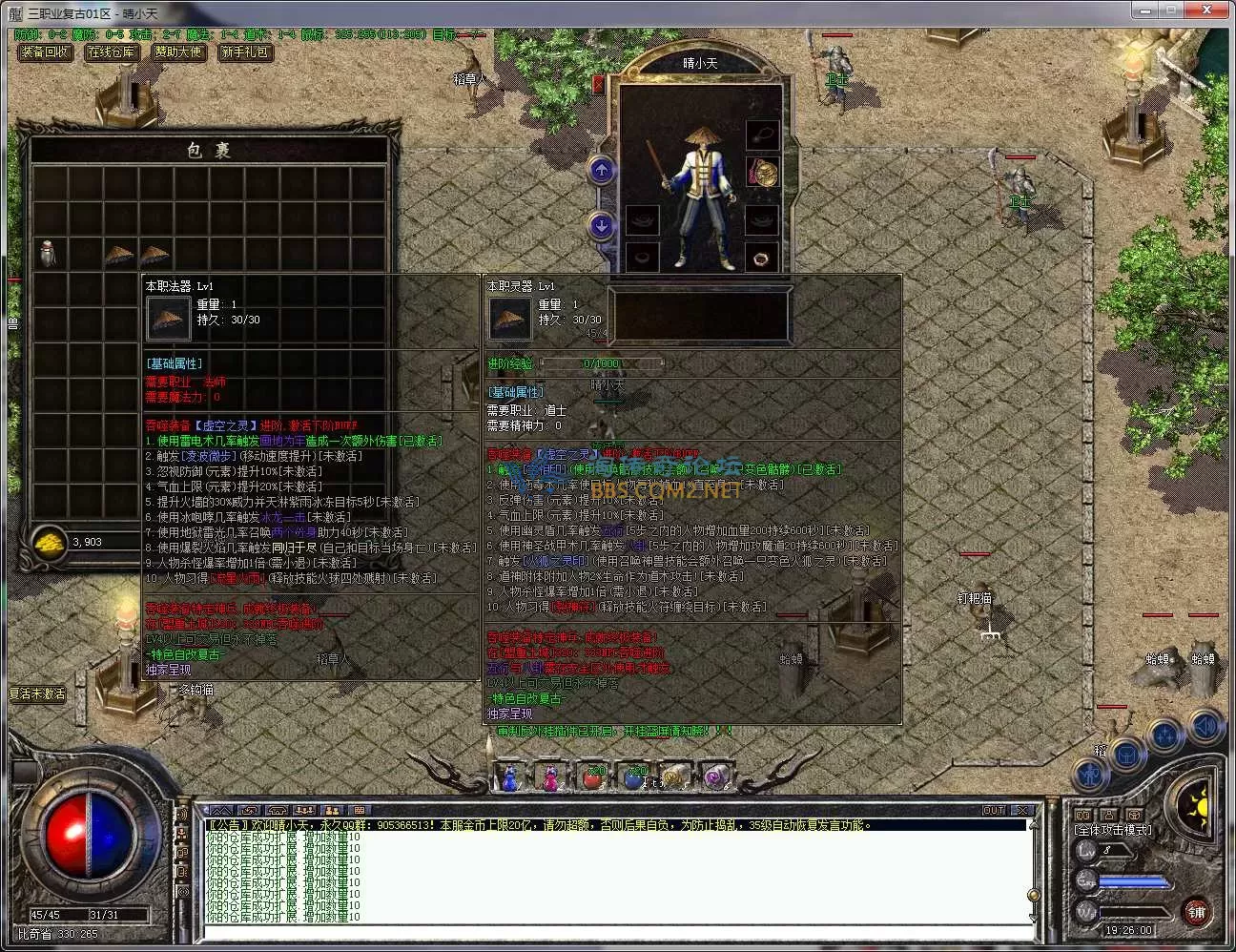Click the blue up arrow beside character panel
The width and height of the screenshot is (1236, 952).
tap(601, 171)
